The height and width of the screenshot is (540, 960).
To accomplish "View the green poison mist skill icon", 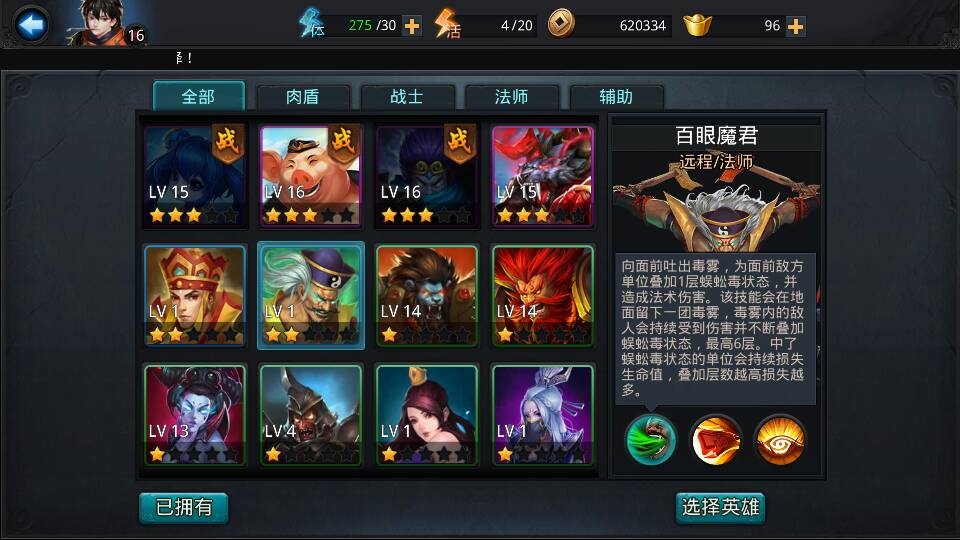I will [651, 439].
